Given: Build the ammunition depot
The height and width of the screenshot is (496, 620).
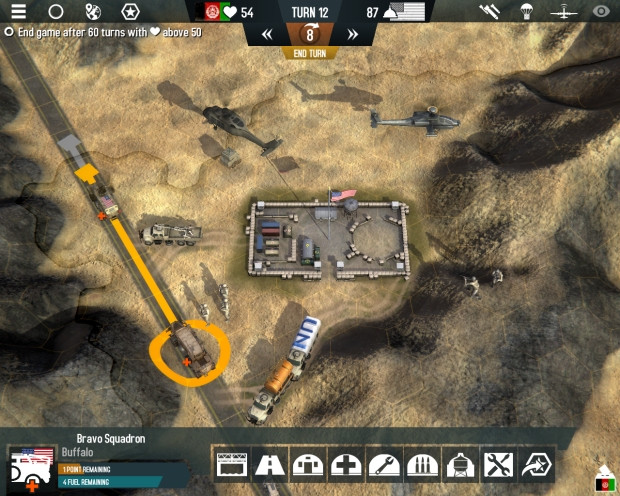Looking at the screenshot, I should point(421,464).
